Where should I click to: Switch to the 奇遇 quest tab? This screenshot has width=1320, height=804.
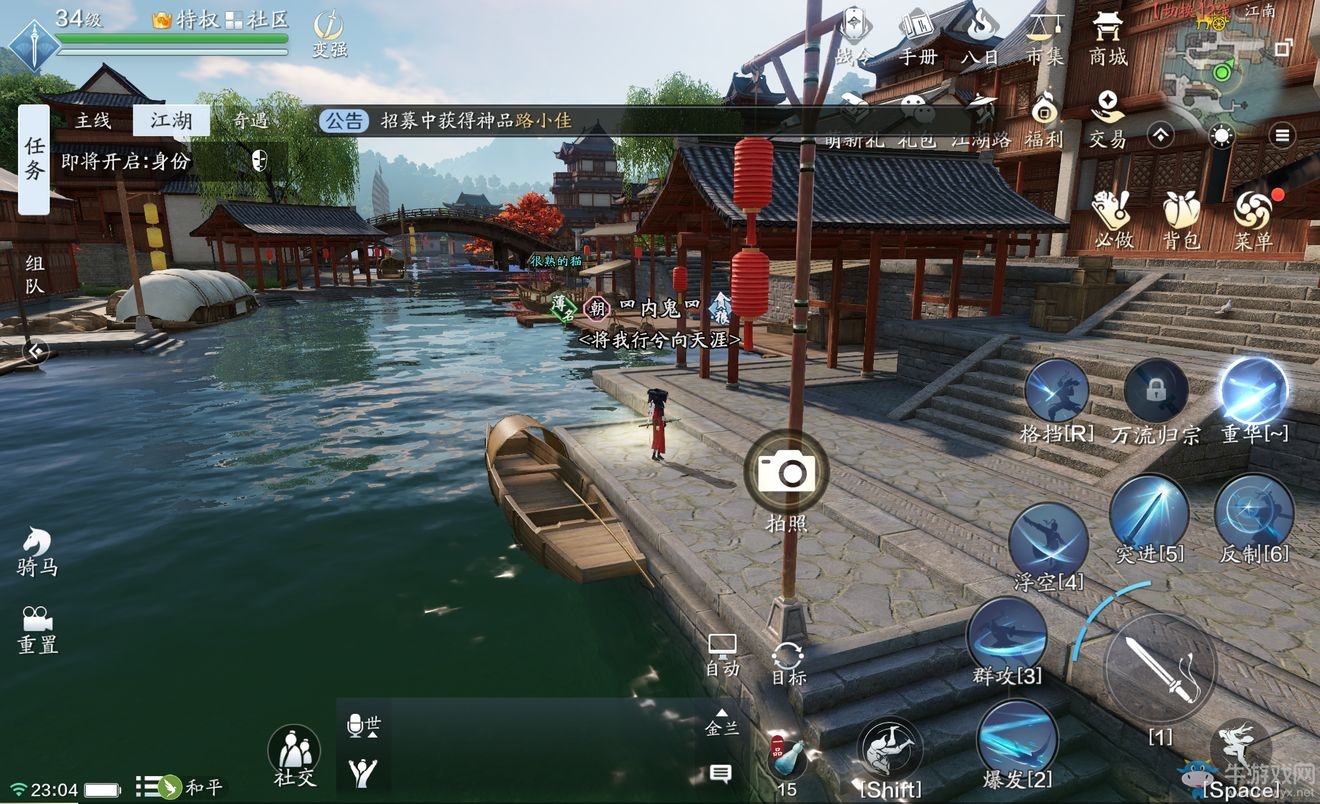coord(250,121)
